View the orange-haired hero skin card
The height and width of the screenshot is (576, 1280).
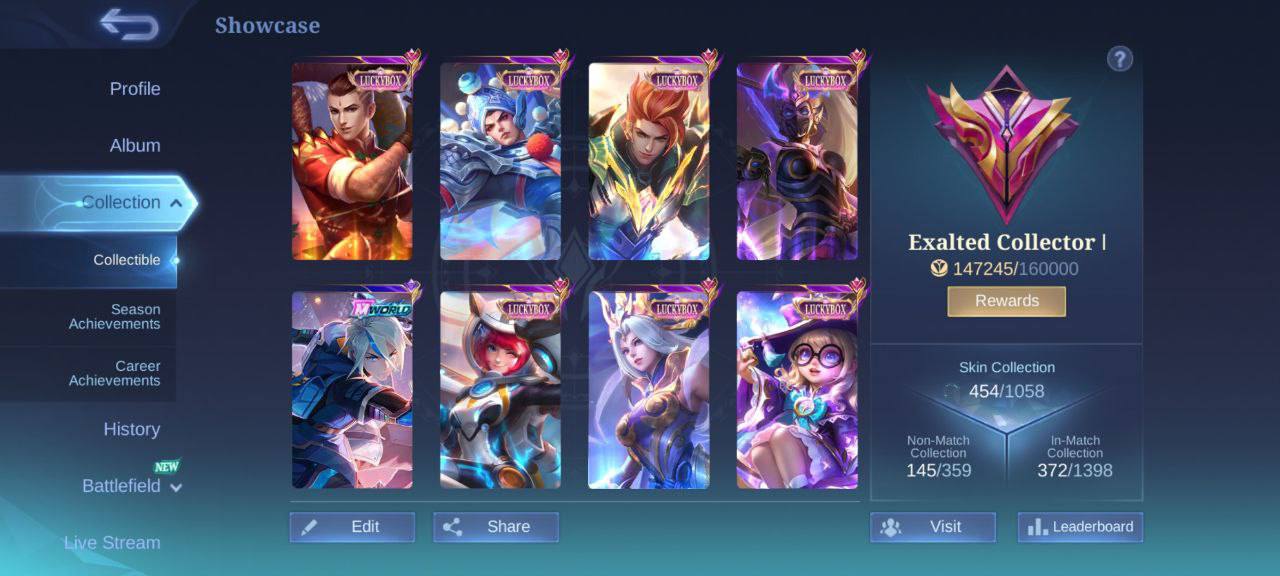point(648,162)
